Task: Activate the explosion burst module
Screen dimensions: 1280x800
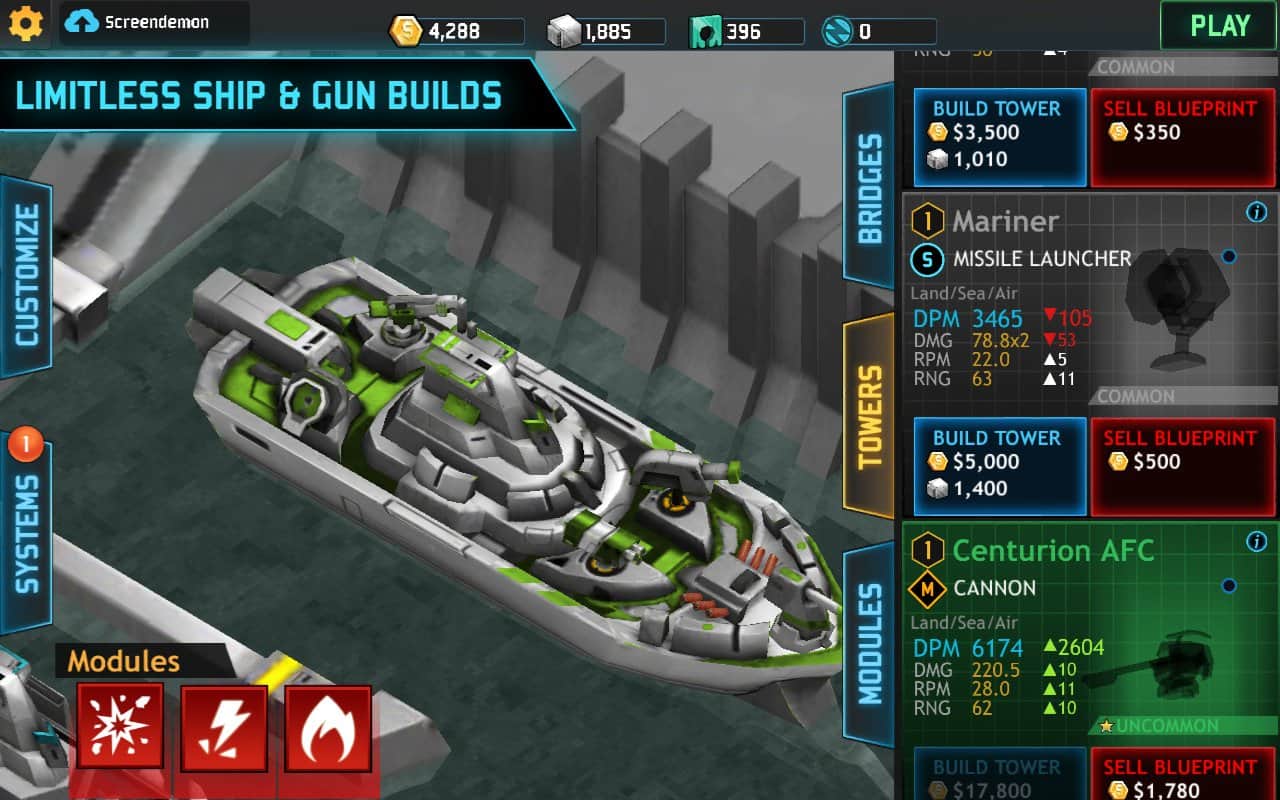Action: (x=120, y=727)
